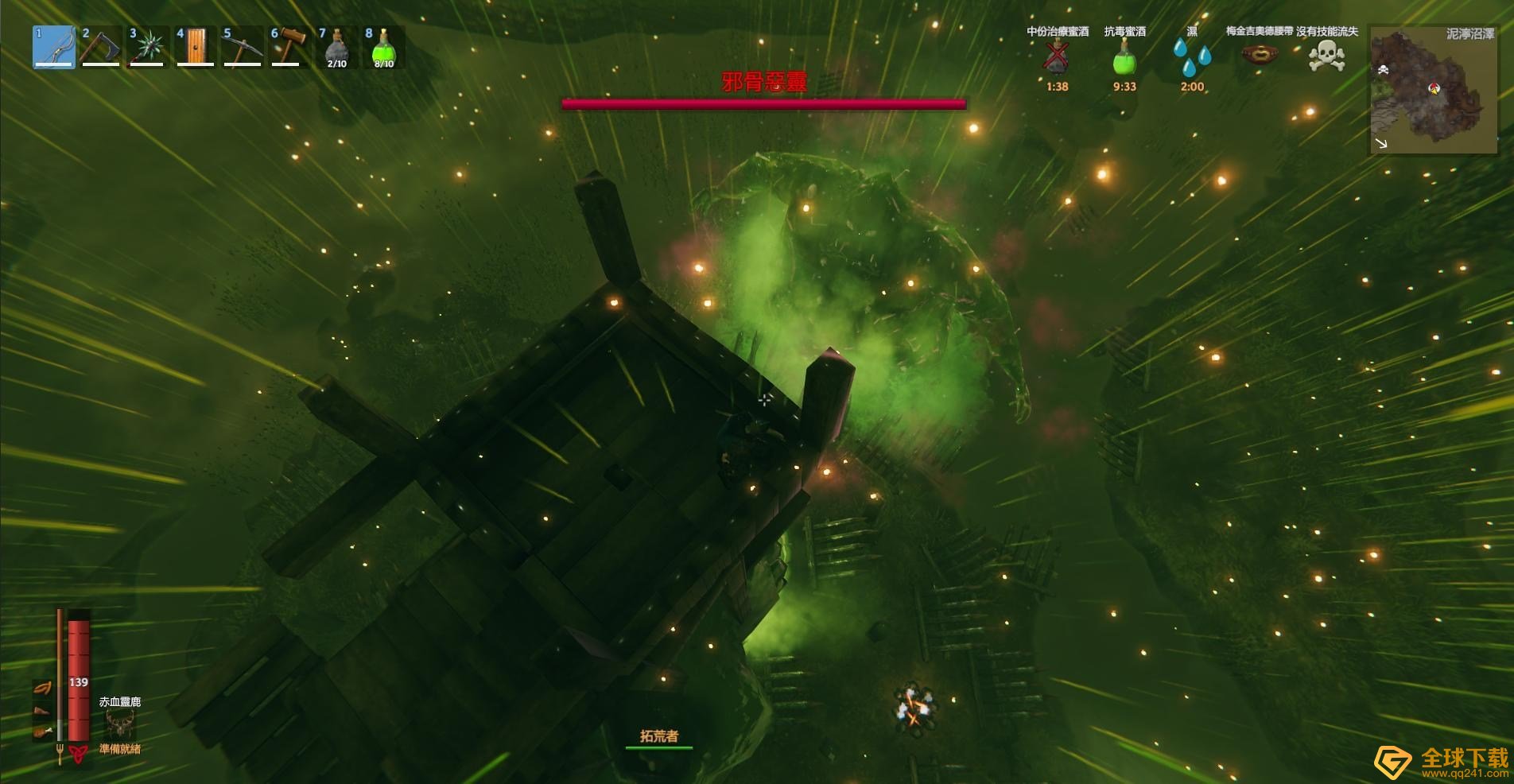This screenshot has width=1514, height=784.
Task: Use the green poison resistance mead slot
Action: [x=384, y=47]
